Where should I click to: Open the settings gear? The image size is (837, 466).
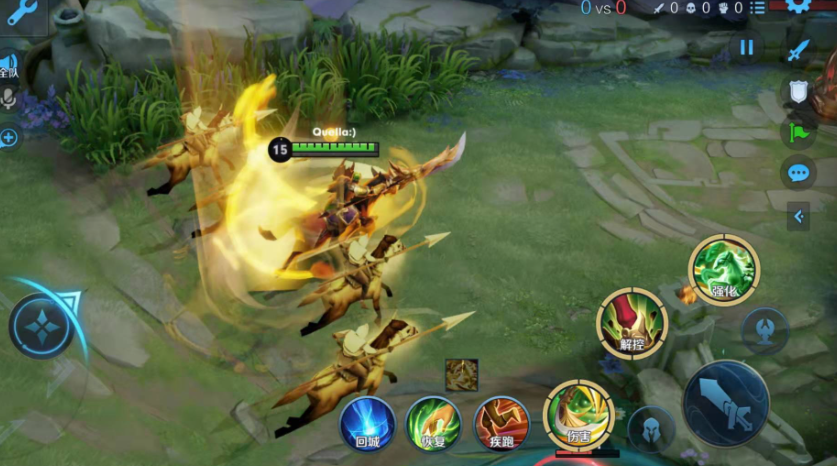pos(797,5)
